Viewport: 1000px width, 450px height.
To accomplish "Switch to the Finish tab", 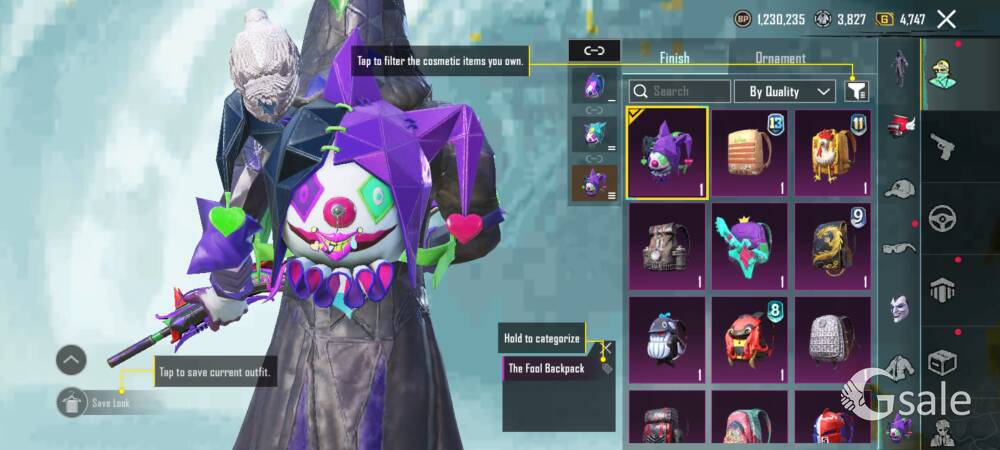I will click(674, 59).
